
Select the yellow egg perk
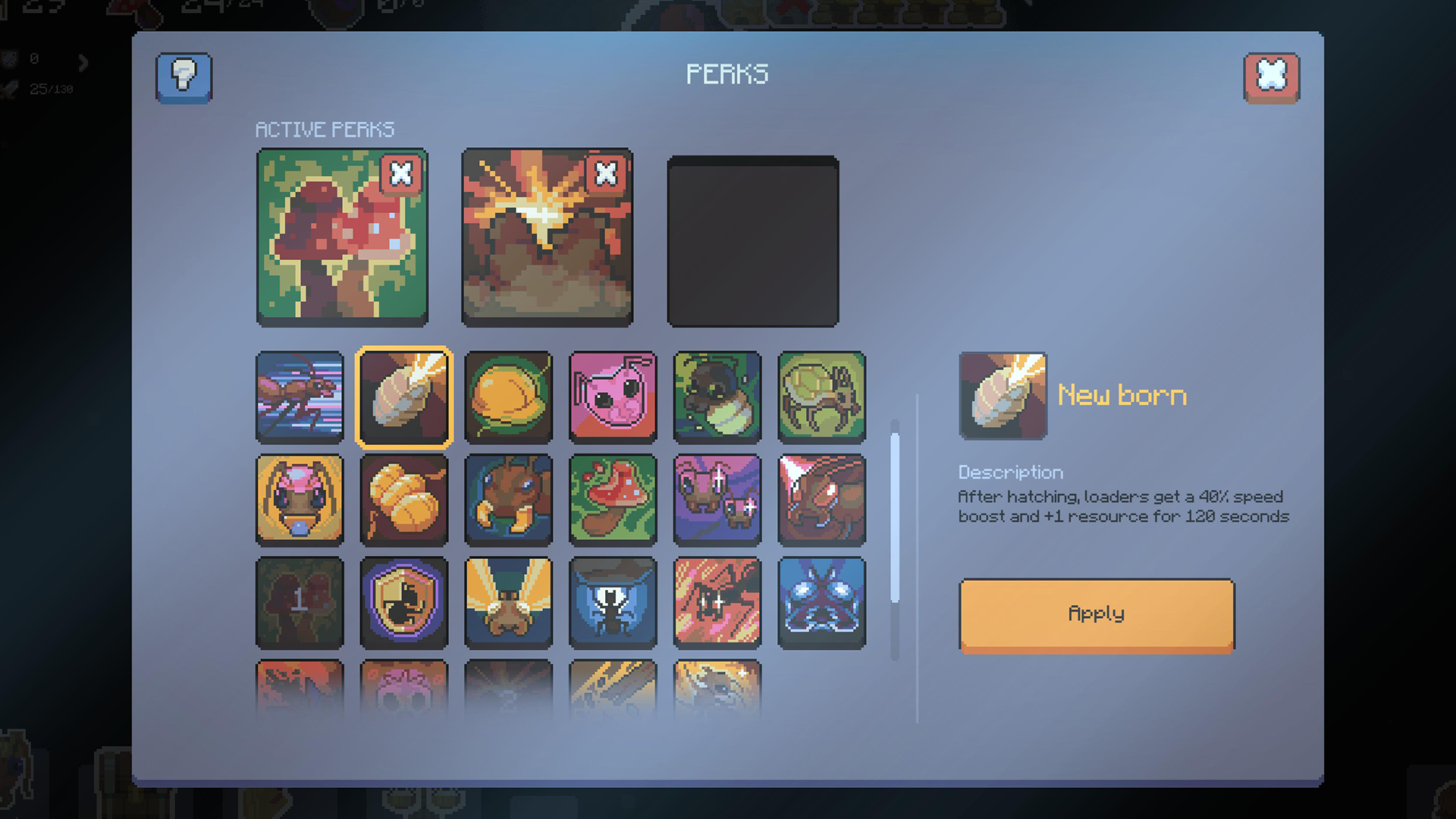tap(508, 397)
